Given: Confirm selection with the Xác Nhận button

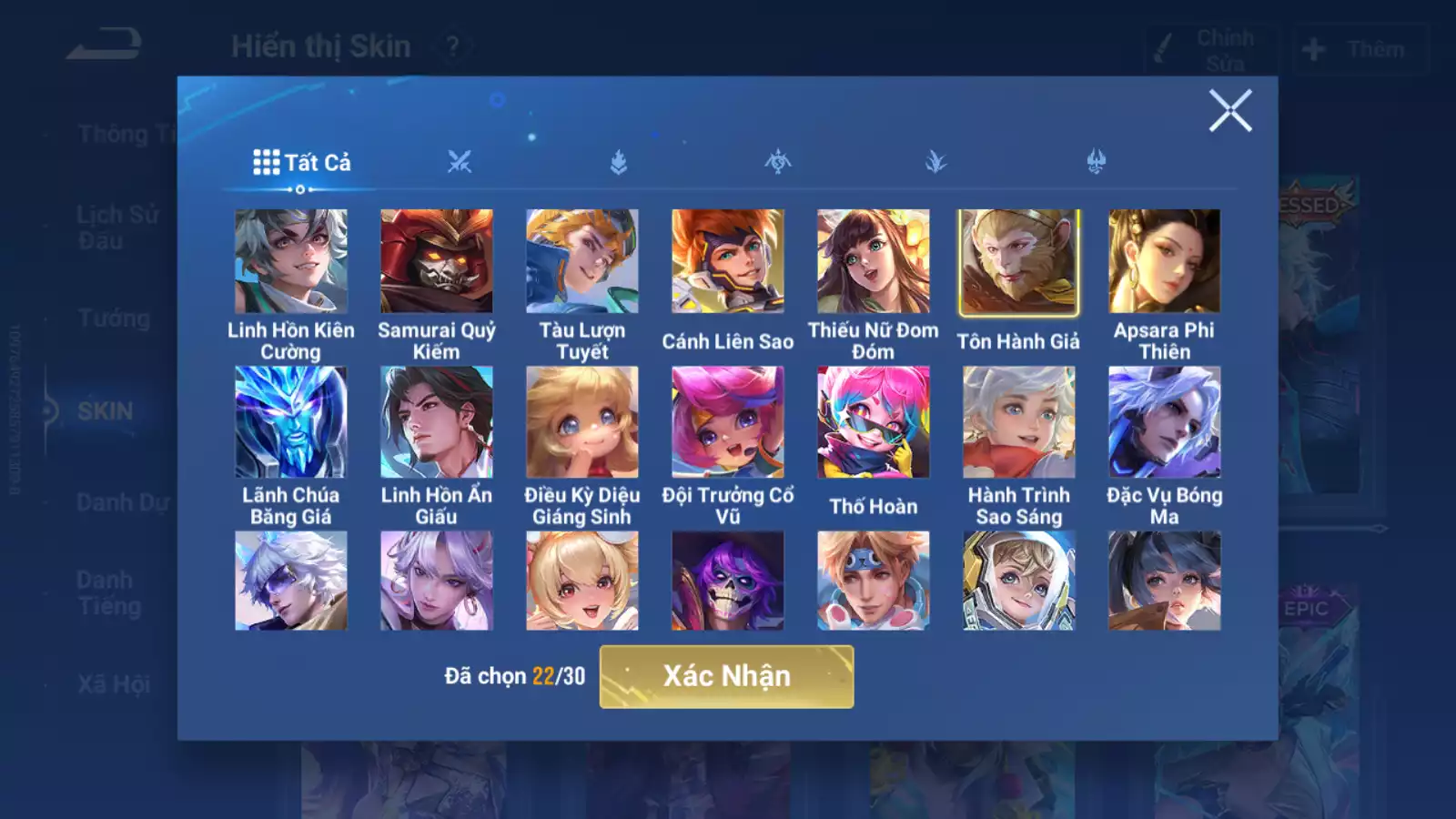Looking at the screenshot, I should point(726,676).
